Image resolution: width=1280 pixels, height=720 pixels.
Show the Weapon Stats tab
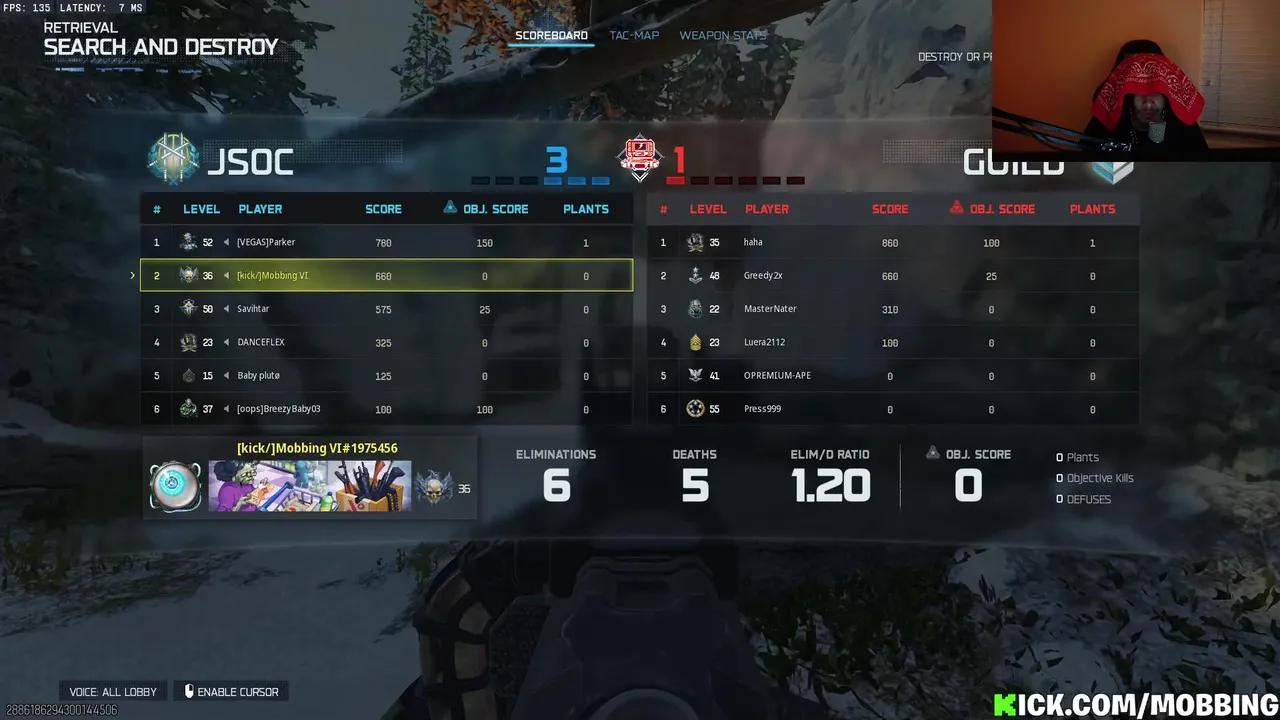[722, 36]
